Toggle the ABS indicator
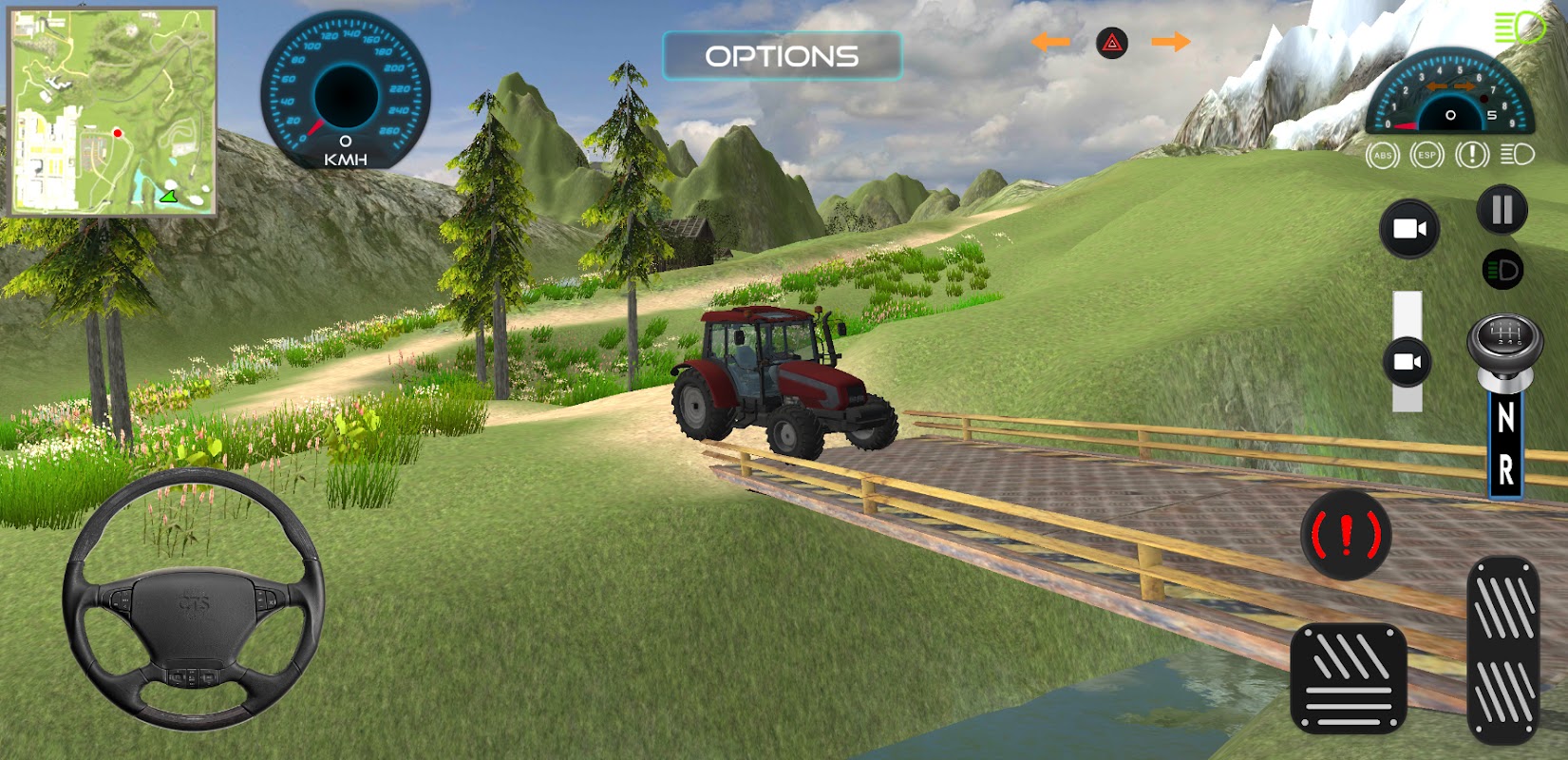Viewport: 1568px width, 760px height. click(x=1382, y=155)
